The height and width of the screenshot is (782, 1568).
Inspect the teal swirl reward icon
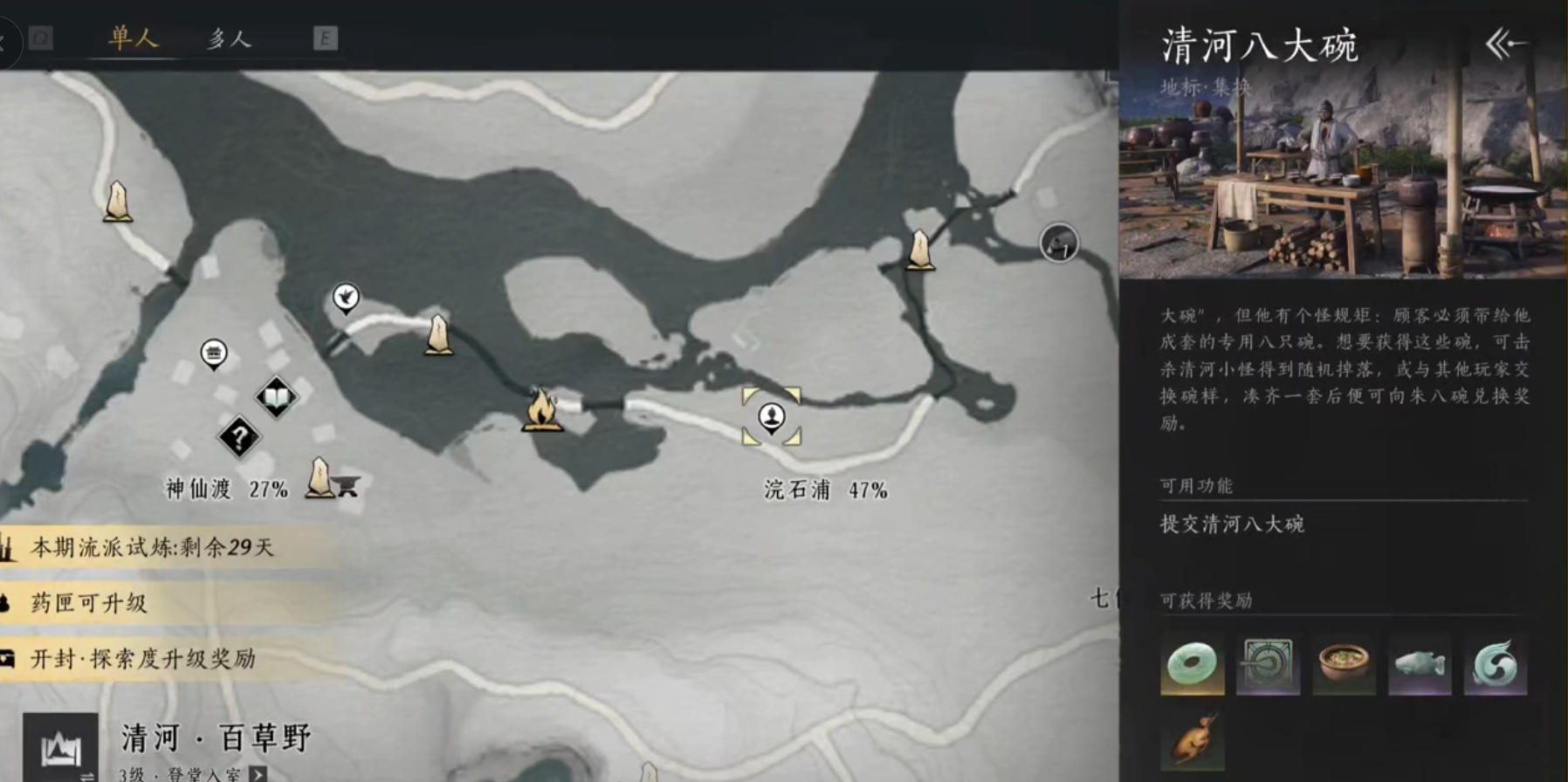coord(1495,665)
